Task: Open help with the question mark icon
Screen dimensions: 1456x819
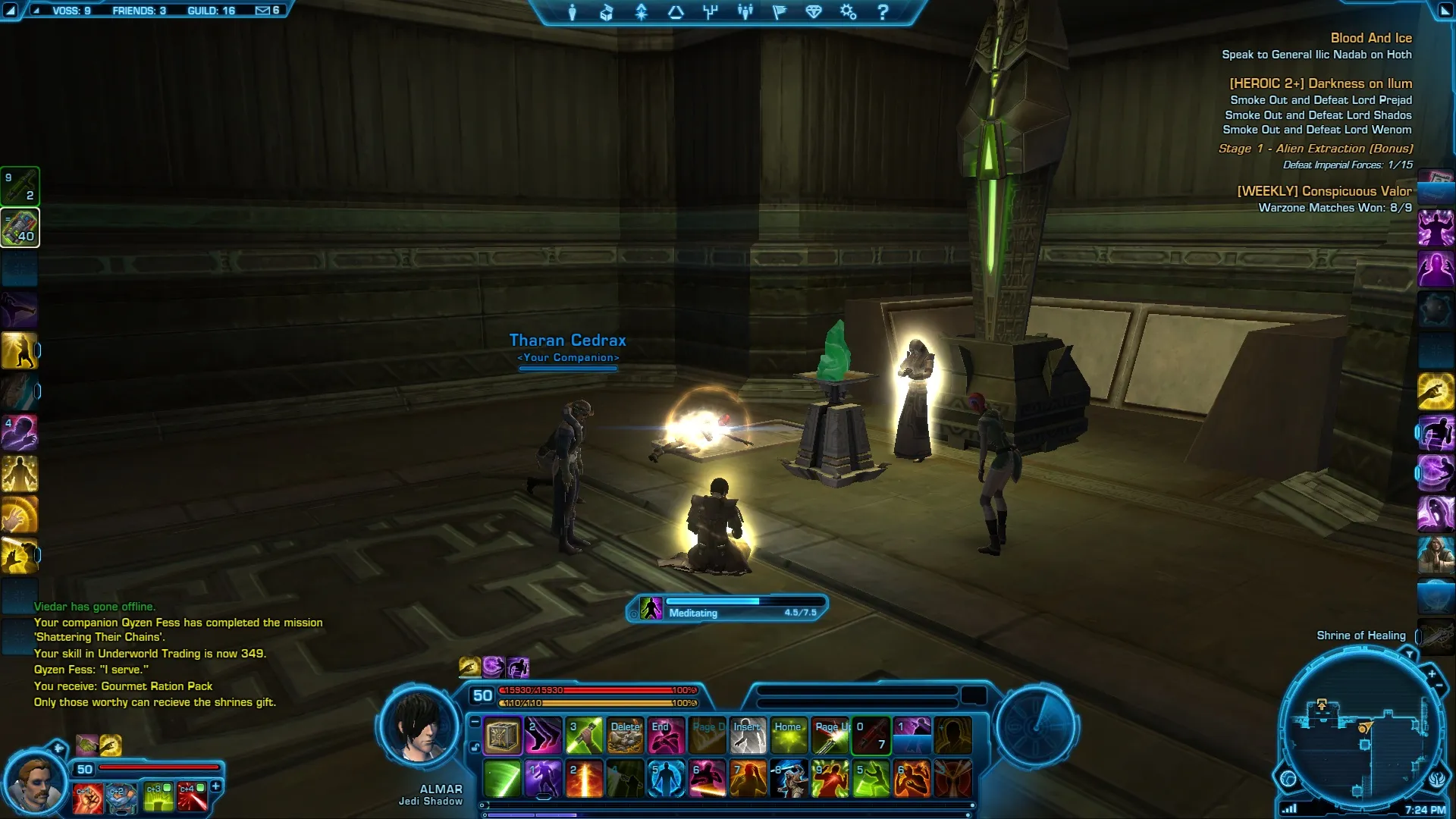Action: [x=883, y=12]
